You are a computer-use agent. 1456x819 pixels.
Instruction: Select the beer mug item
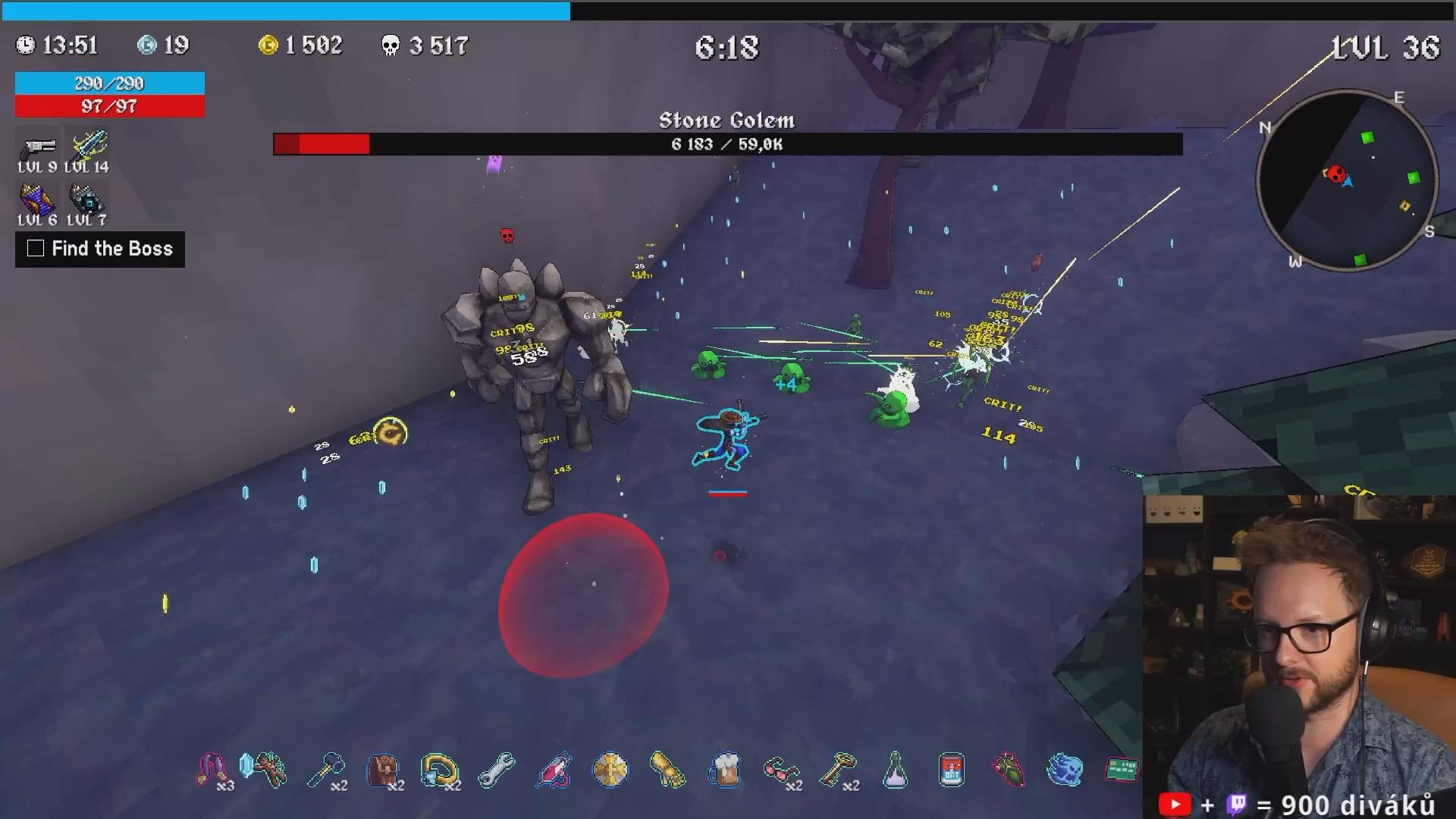(x=726, y=770)
